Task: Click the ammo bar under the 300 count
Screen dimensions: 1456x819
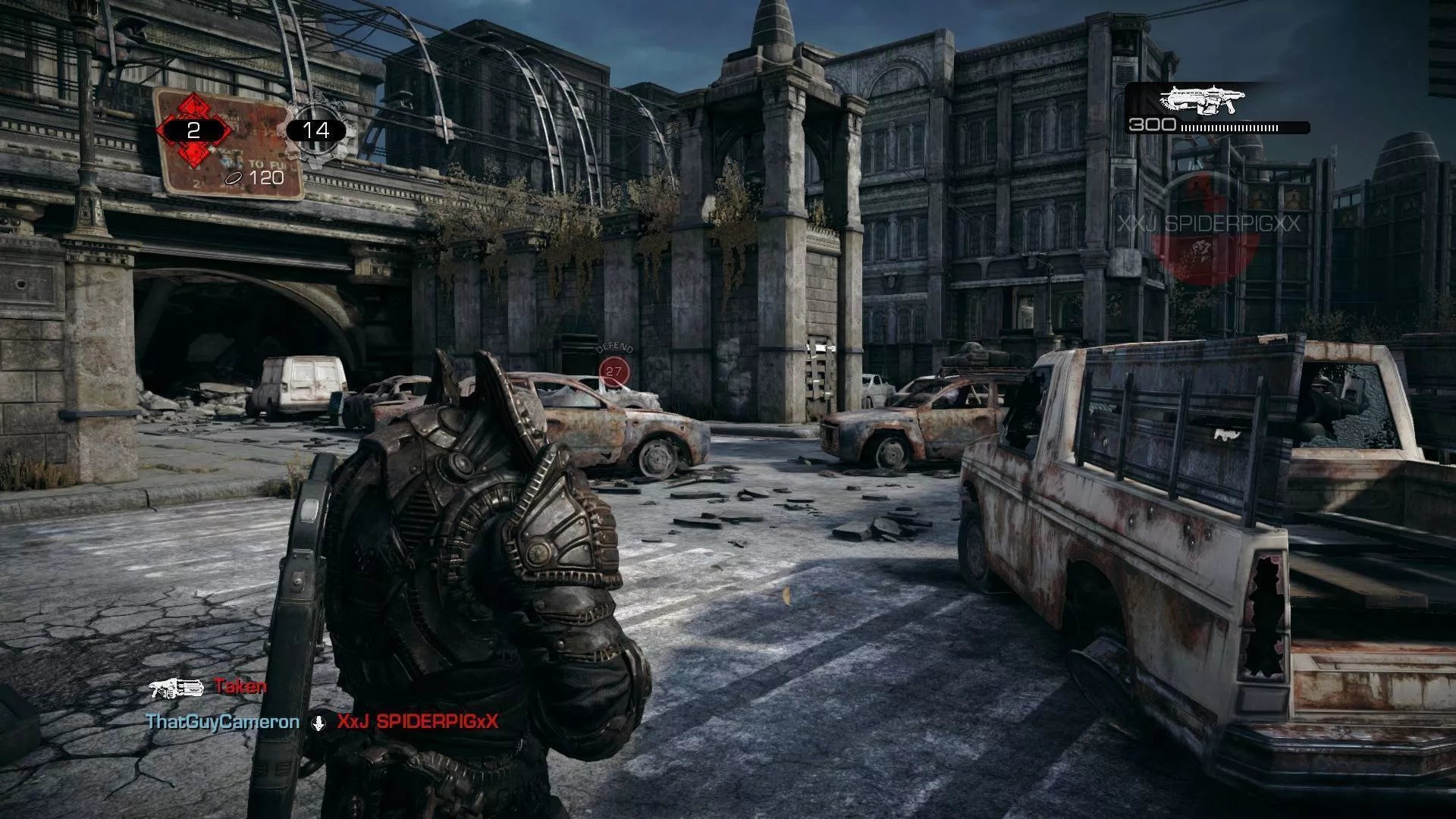Action: tap(1228, 127)
